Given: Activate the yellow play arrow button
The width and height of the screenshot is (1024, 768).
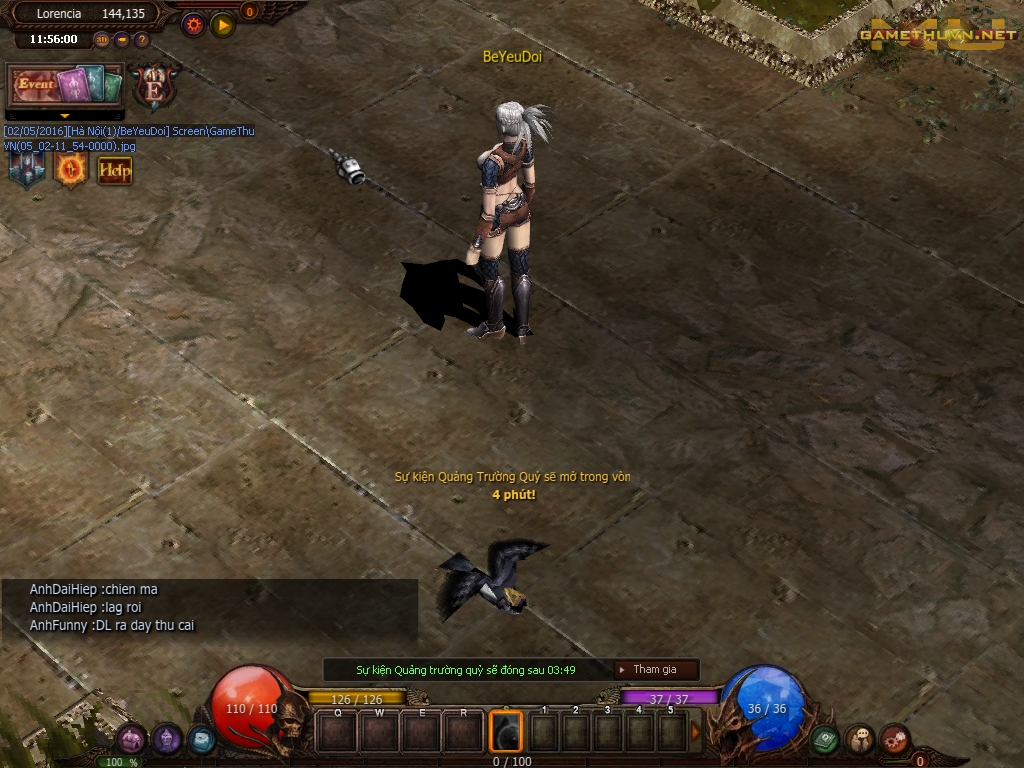Looking at the screenshot, I should point(222,25).
